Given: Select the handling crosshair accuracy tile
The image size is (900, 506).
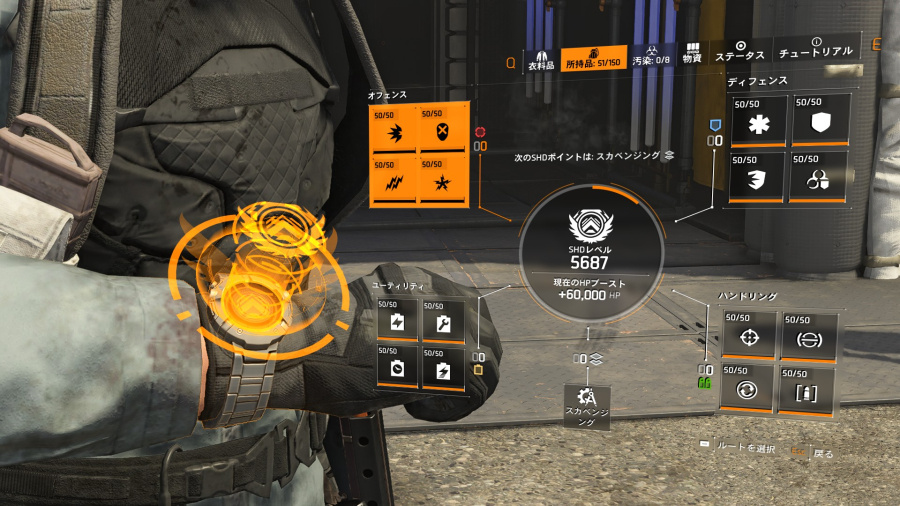Looking at the screenshot, I should [747, 337].
